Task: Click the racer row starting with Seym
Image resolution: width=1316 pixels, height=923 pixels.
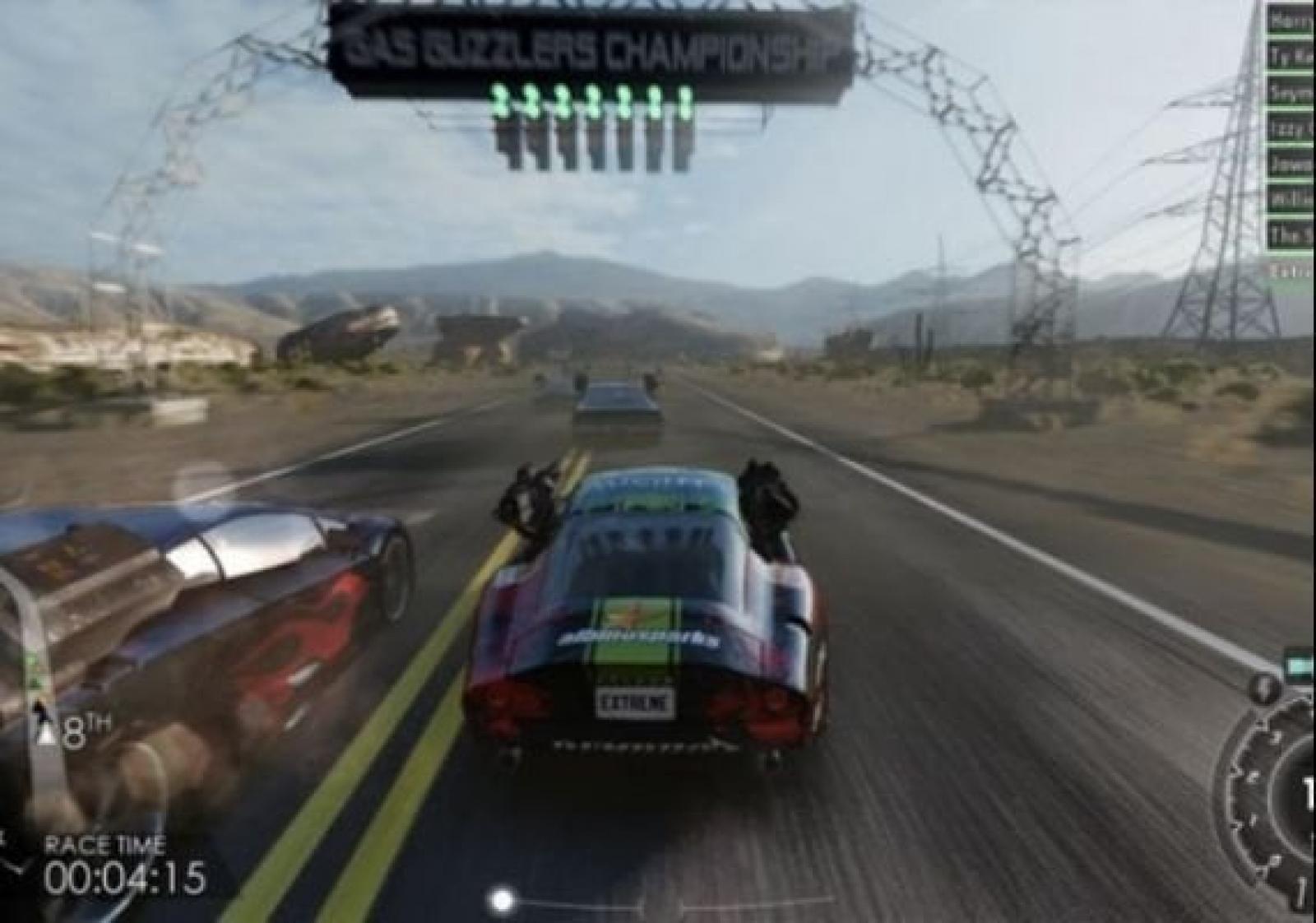Action: 1291,93
